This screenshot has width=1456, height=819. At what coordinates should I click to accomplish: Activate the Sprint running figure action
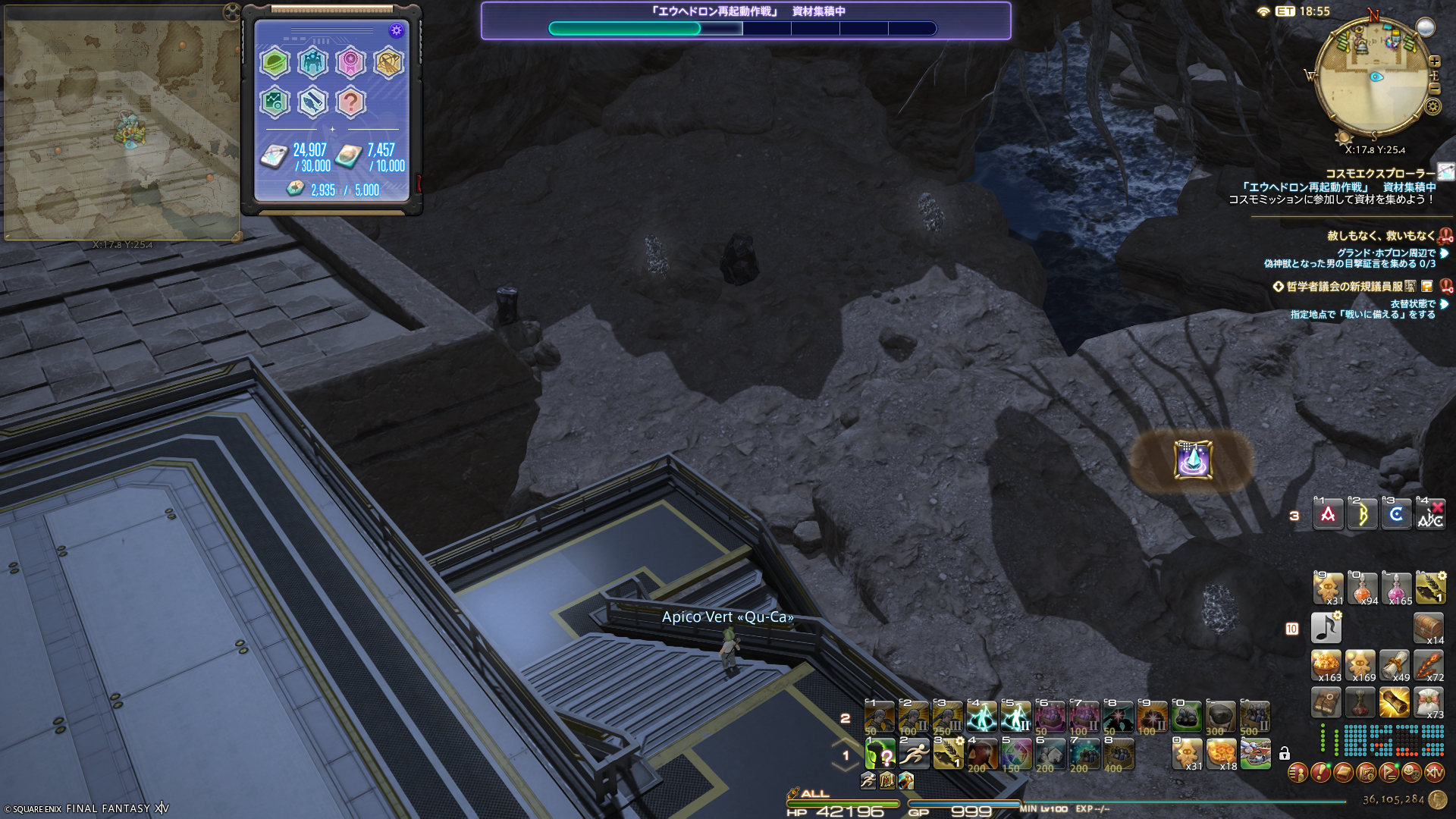(914, 754)
